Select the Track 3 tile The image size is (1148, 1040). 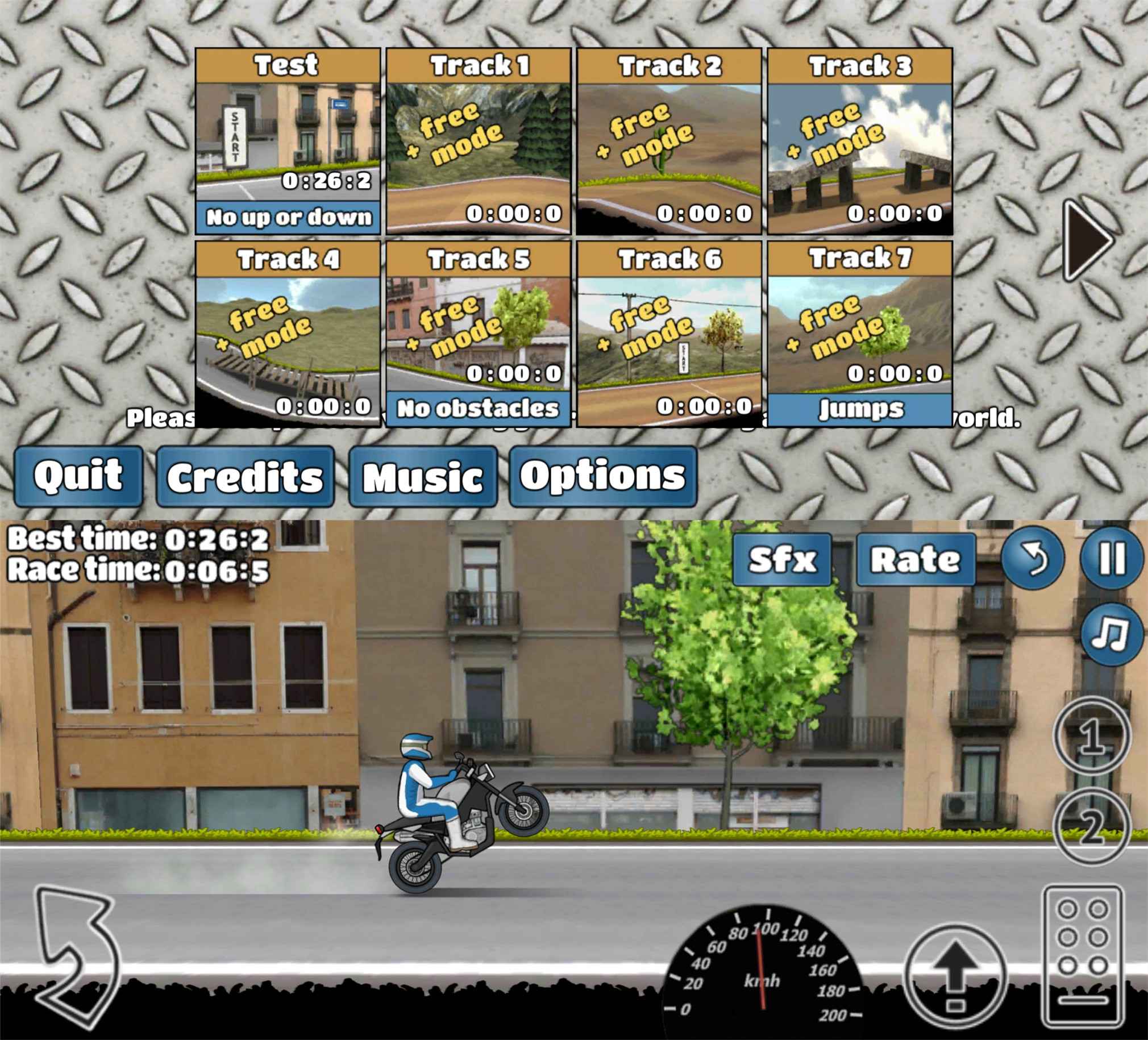pos(860,141)
